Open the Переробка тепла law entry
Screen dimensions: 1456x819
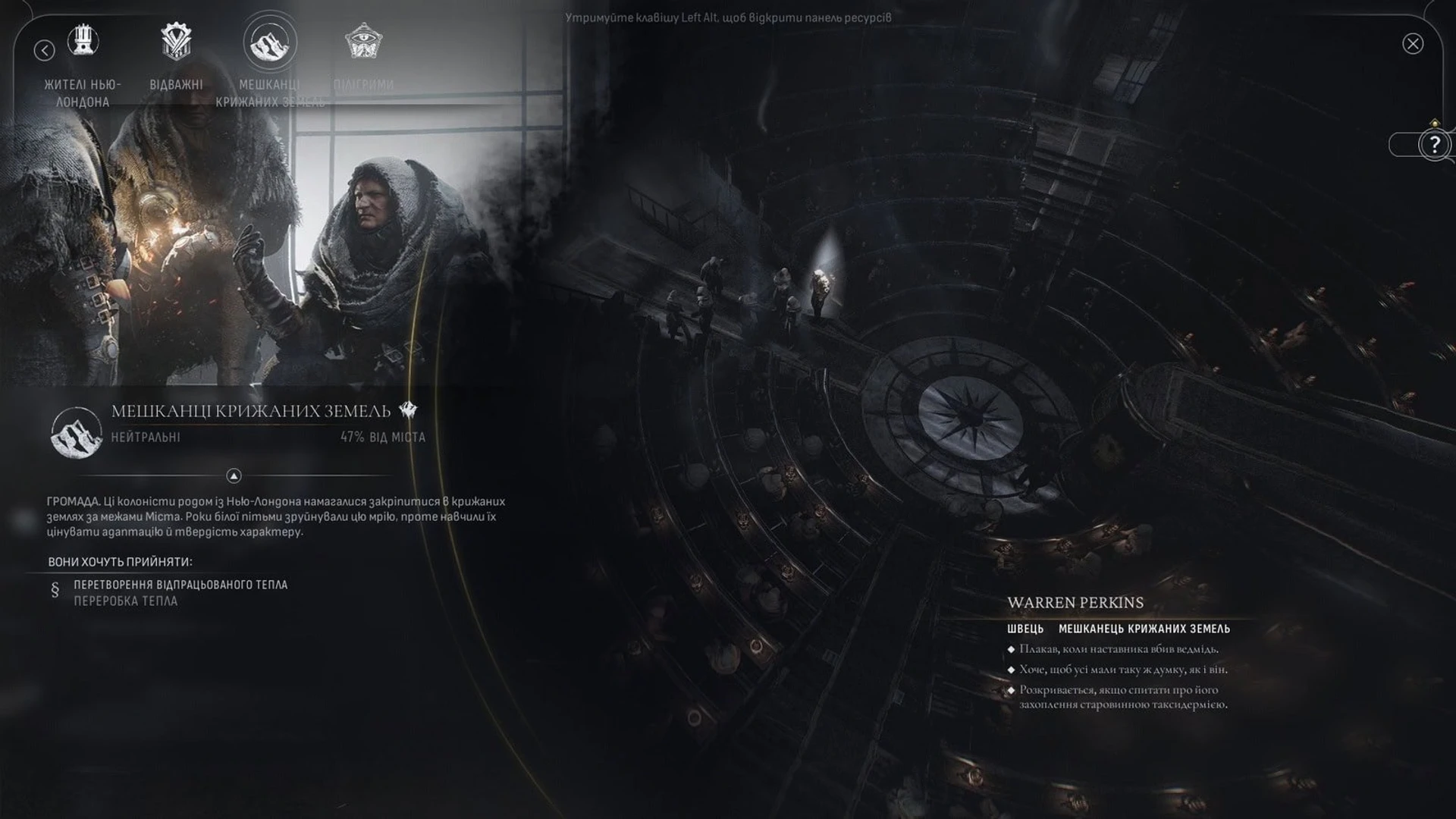click(x=125, y=601)
